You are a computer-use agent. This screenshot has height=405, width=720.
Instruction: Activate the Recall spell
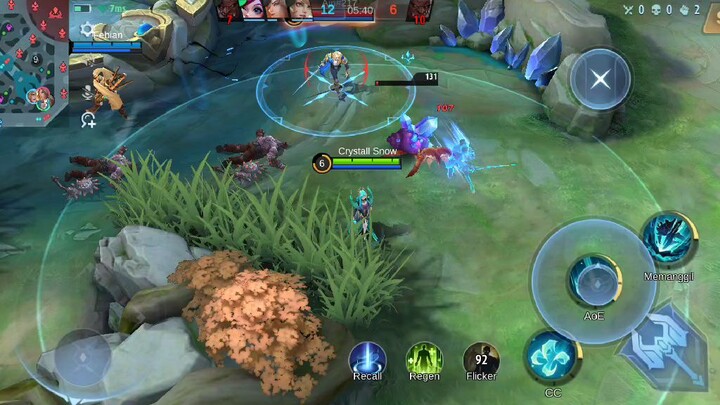367,359
